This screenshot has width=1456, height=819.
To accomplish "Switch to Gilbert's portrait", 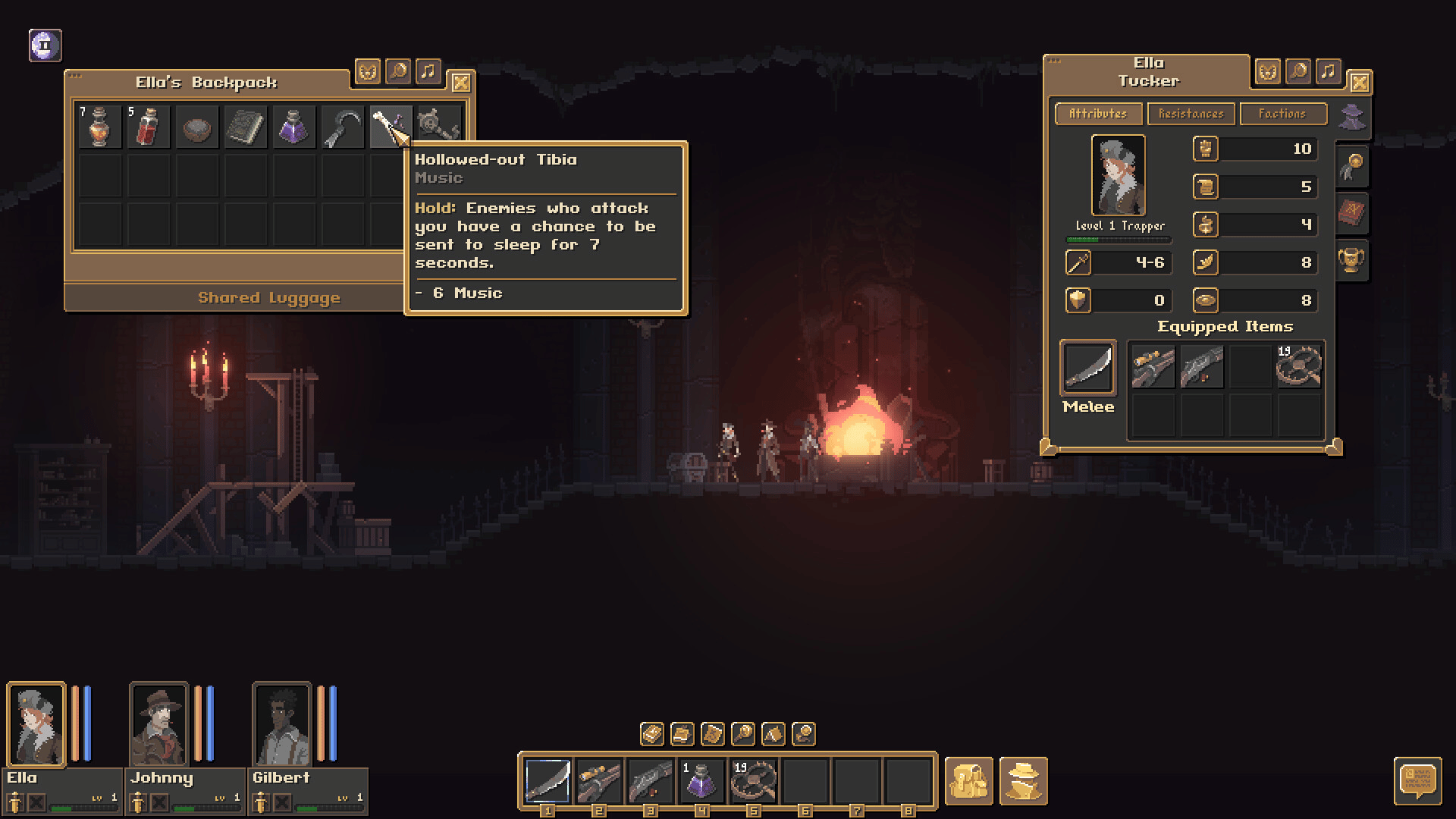I will click(x=281, y=725).
